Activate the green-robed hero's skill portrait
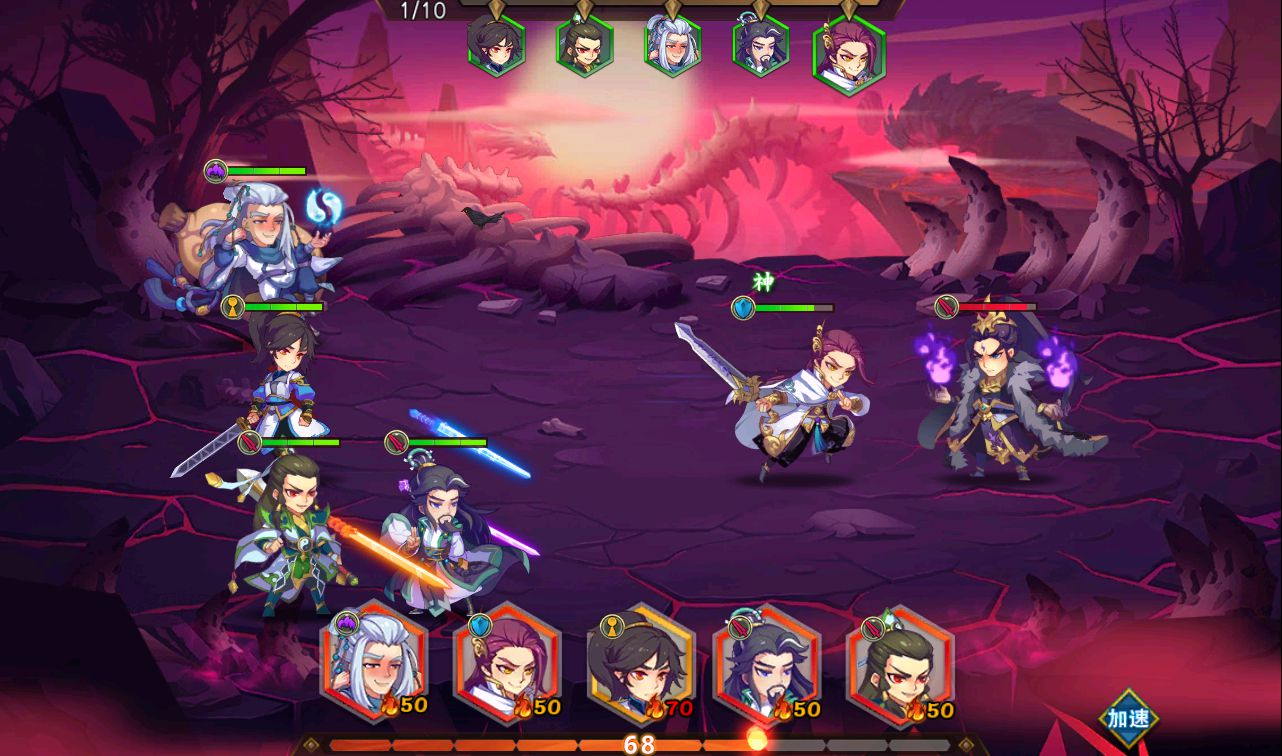The image size is (1282, 756). [900, 662]
